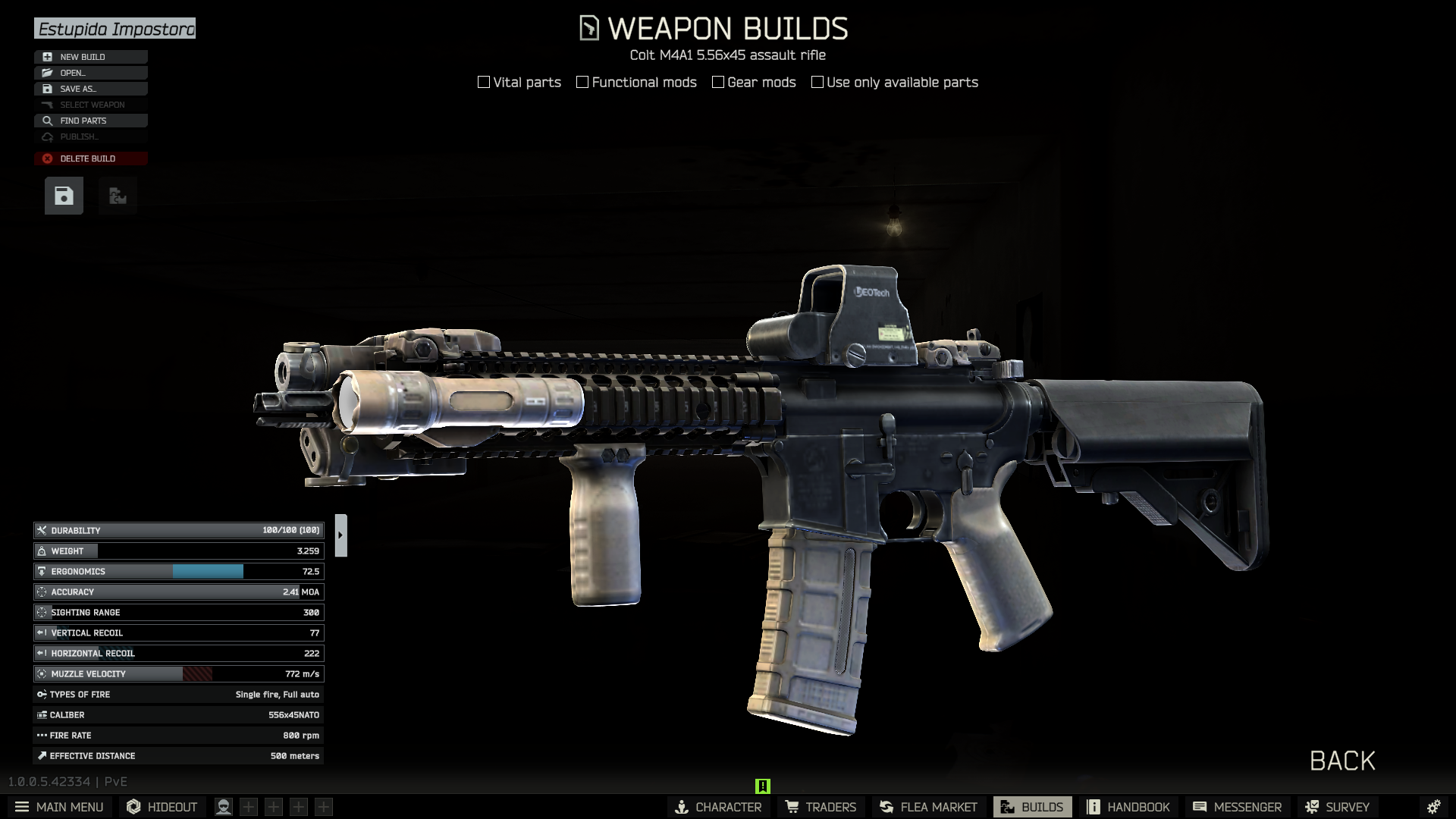
Task: Toggle the Vital parts checkbox
Action: pos(484,82)
